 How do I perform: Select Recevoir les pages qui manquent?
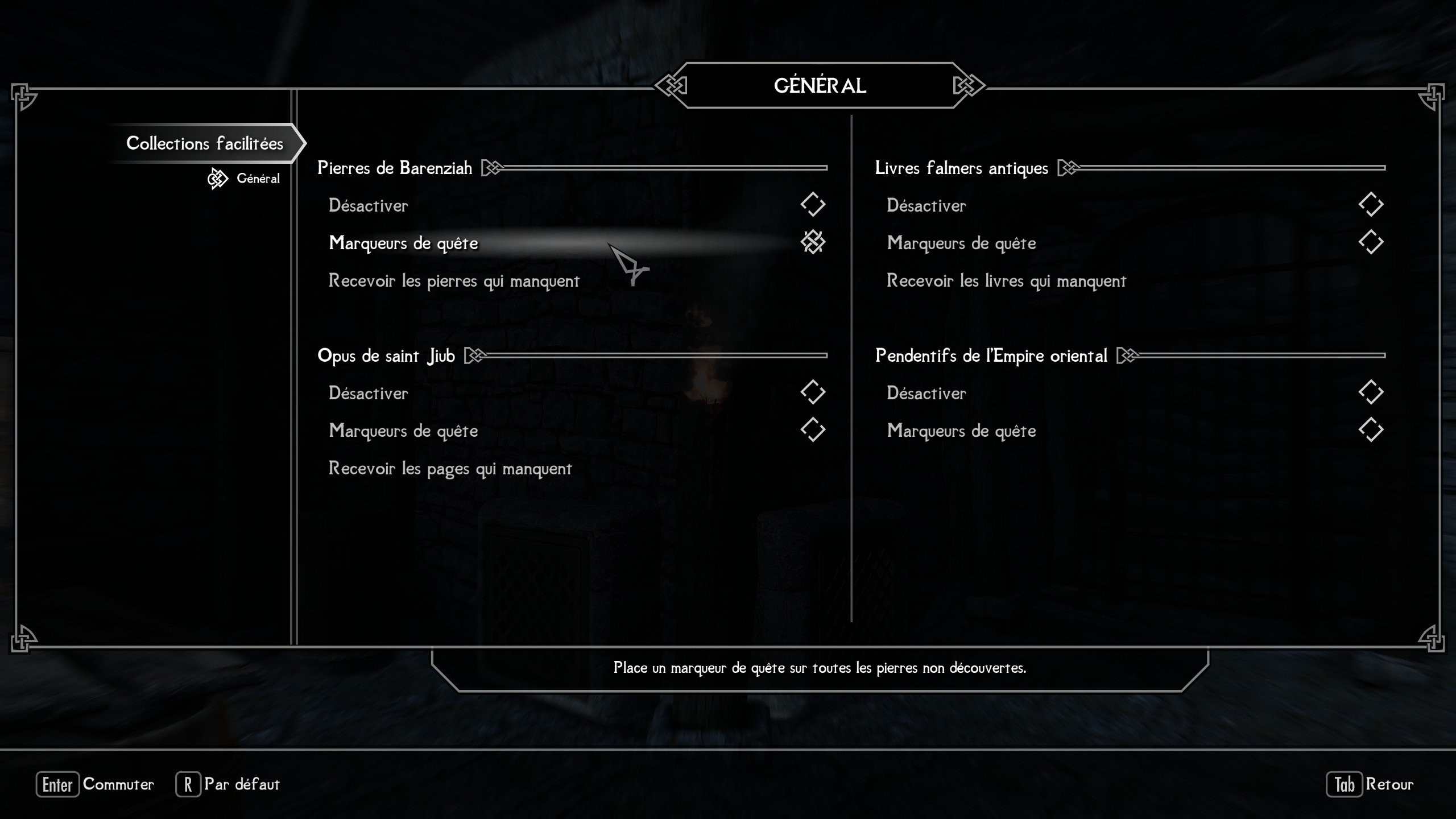tap(450, 469)
